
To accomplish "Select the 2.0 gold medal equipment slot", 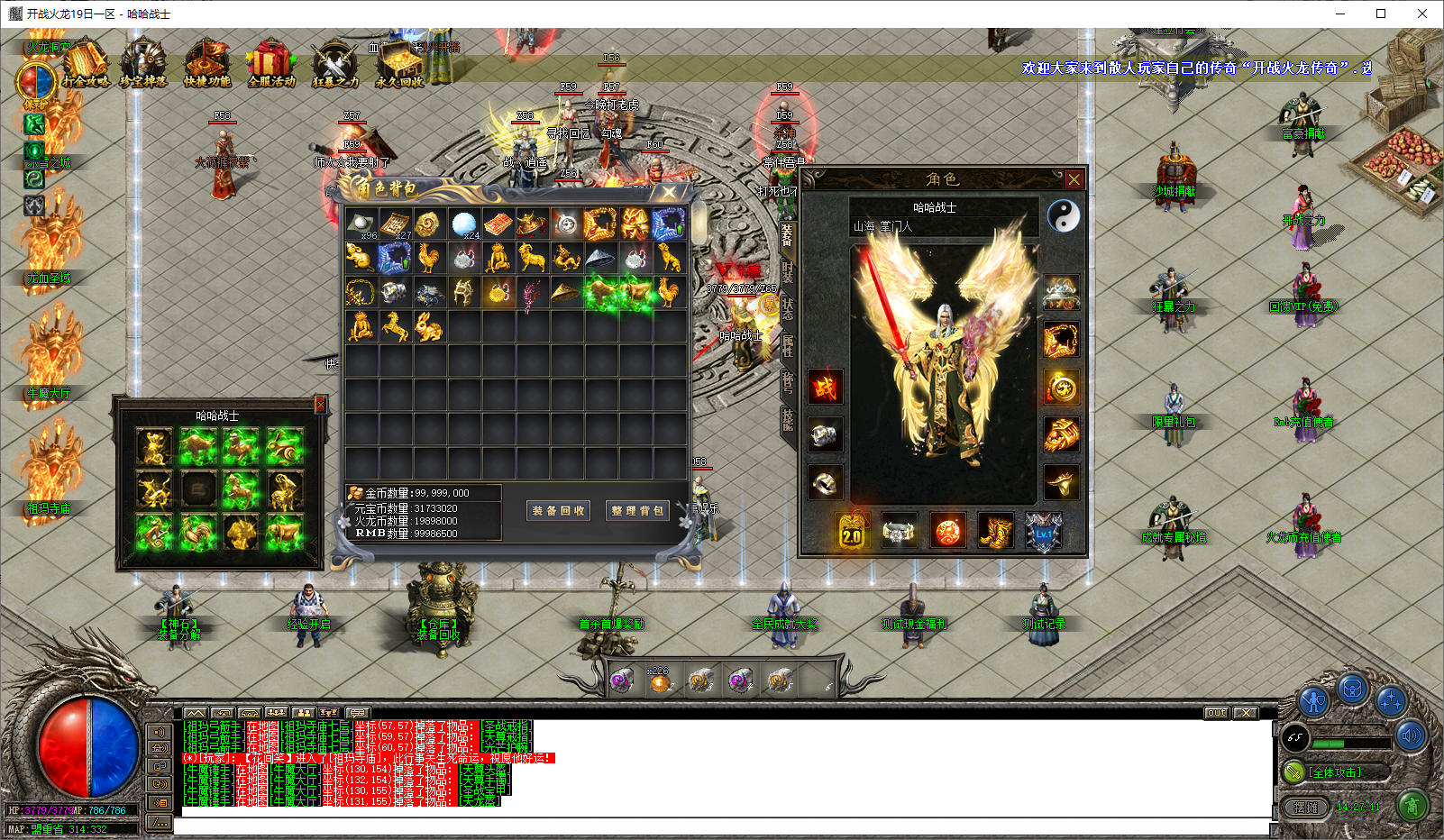I will [x=852, y=532].
